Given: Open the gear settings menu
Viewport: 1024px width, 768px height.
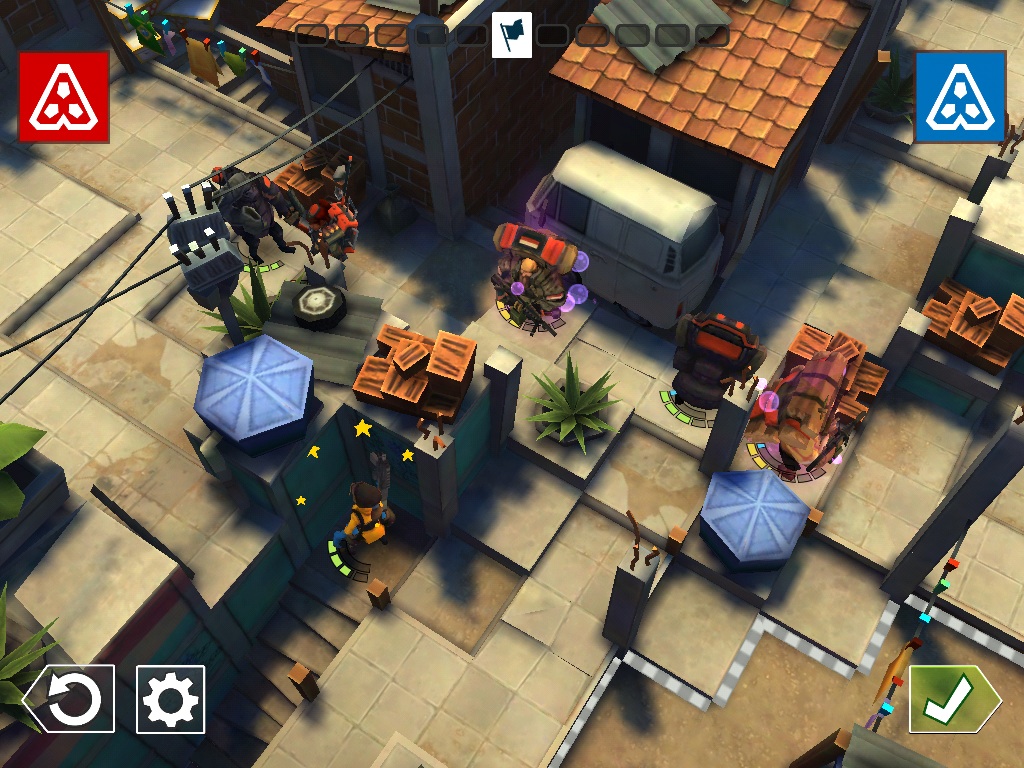Looking at the screenshot, I should tap(170, 699).
